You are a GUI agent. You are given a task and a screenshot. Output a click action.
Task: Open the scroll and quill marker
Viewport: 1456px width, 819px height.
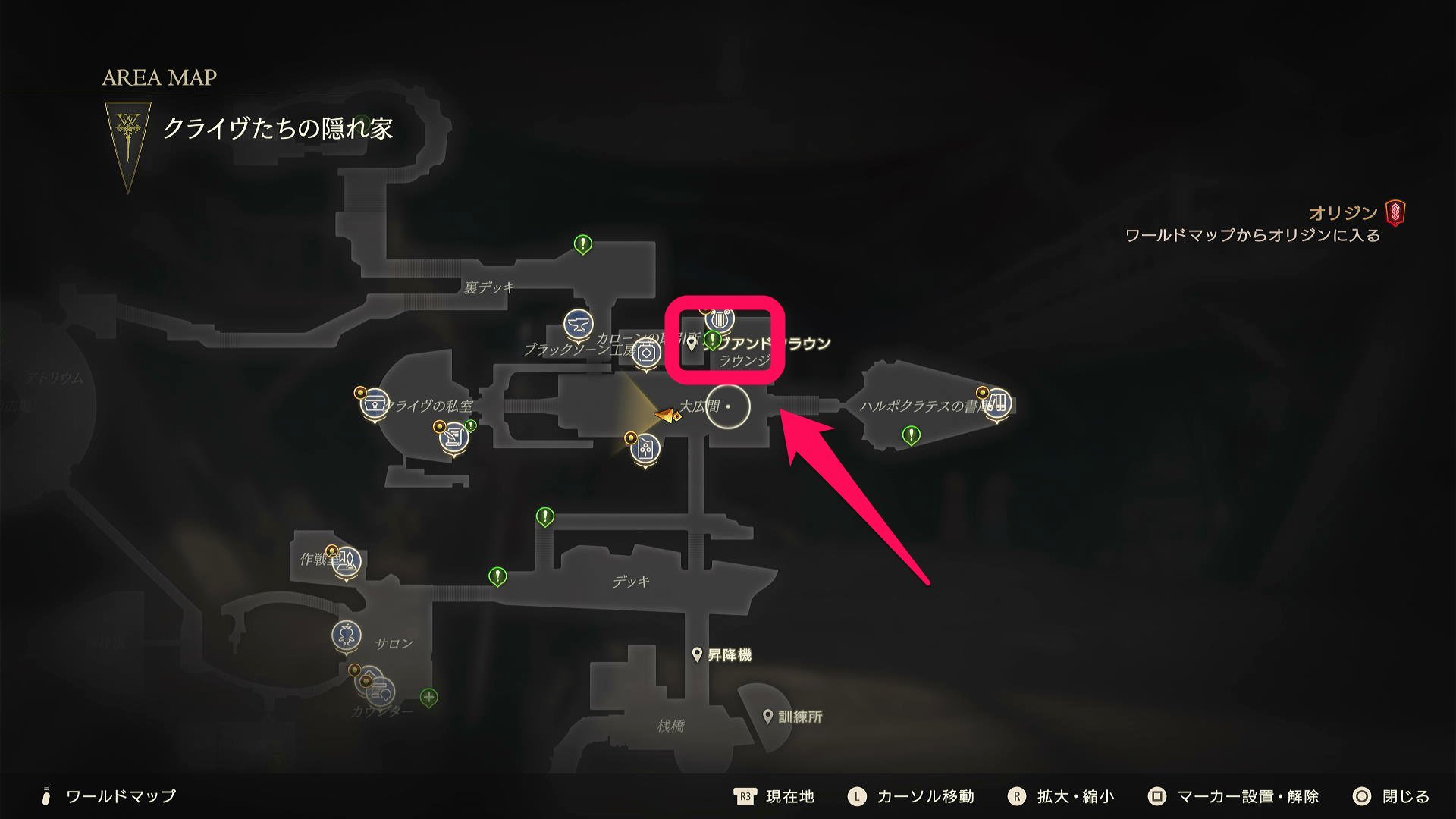(453, 438)
